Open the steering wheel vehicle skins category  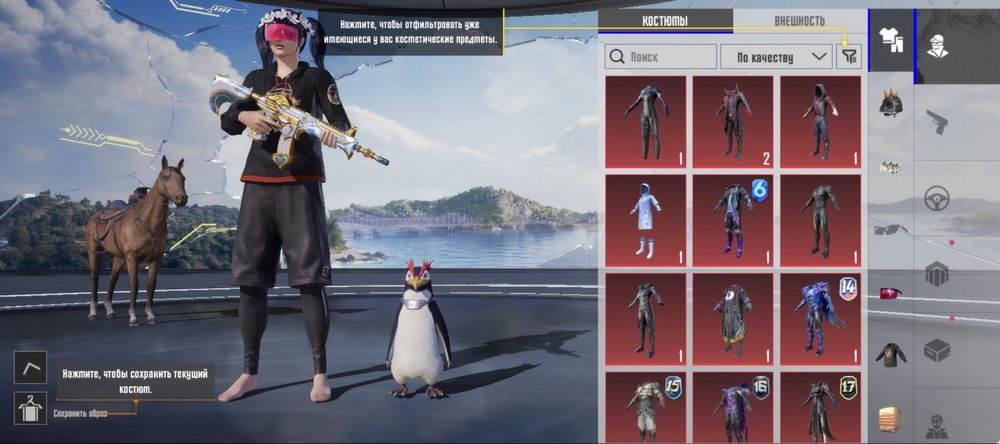(x=937, y=197)
